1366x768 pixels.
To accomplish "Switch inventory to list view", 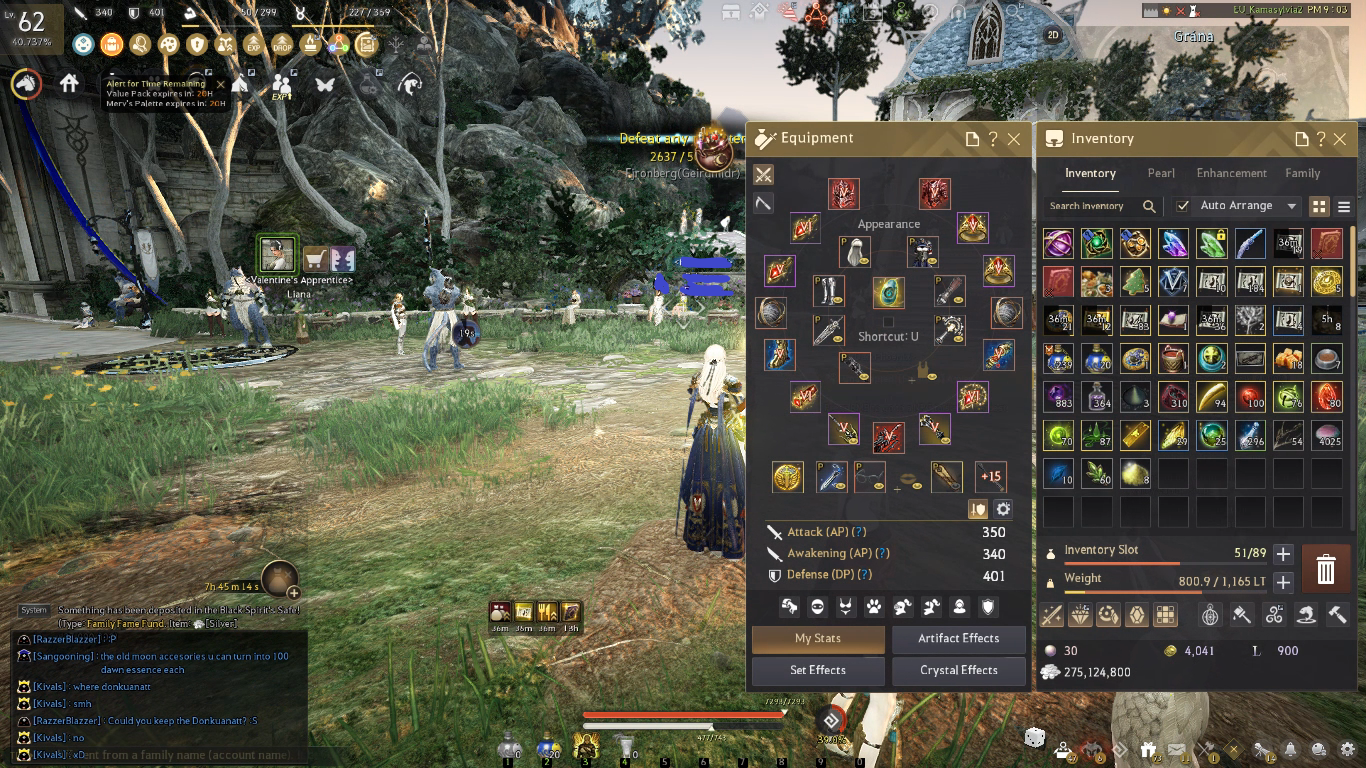I will pyautogui.click(x=1344, y=206).
